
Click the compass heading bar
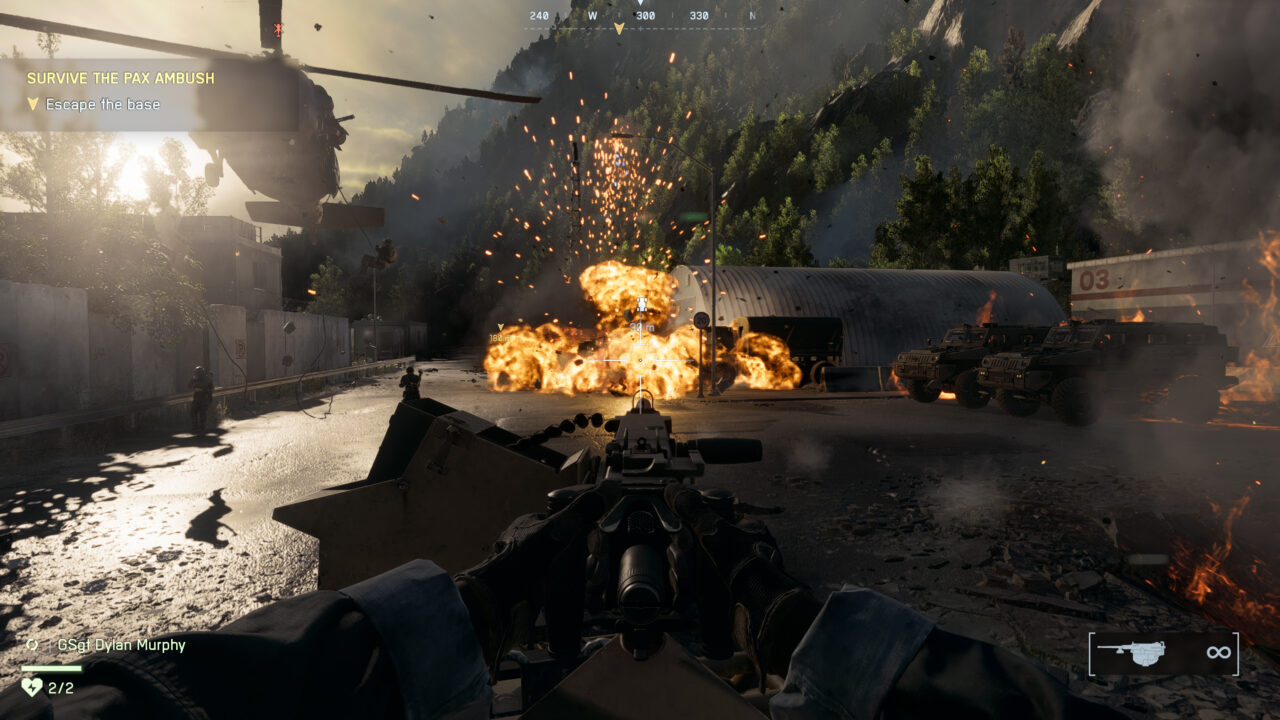(645, 16)
